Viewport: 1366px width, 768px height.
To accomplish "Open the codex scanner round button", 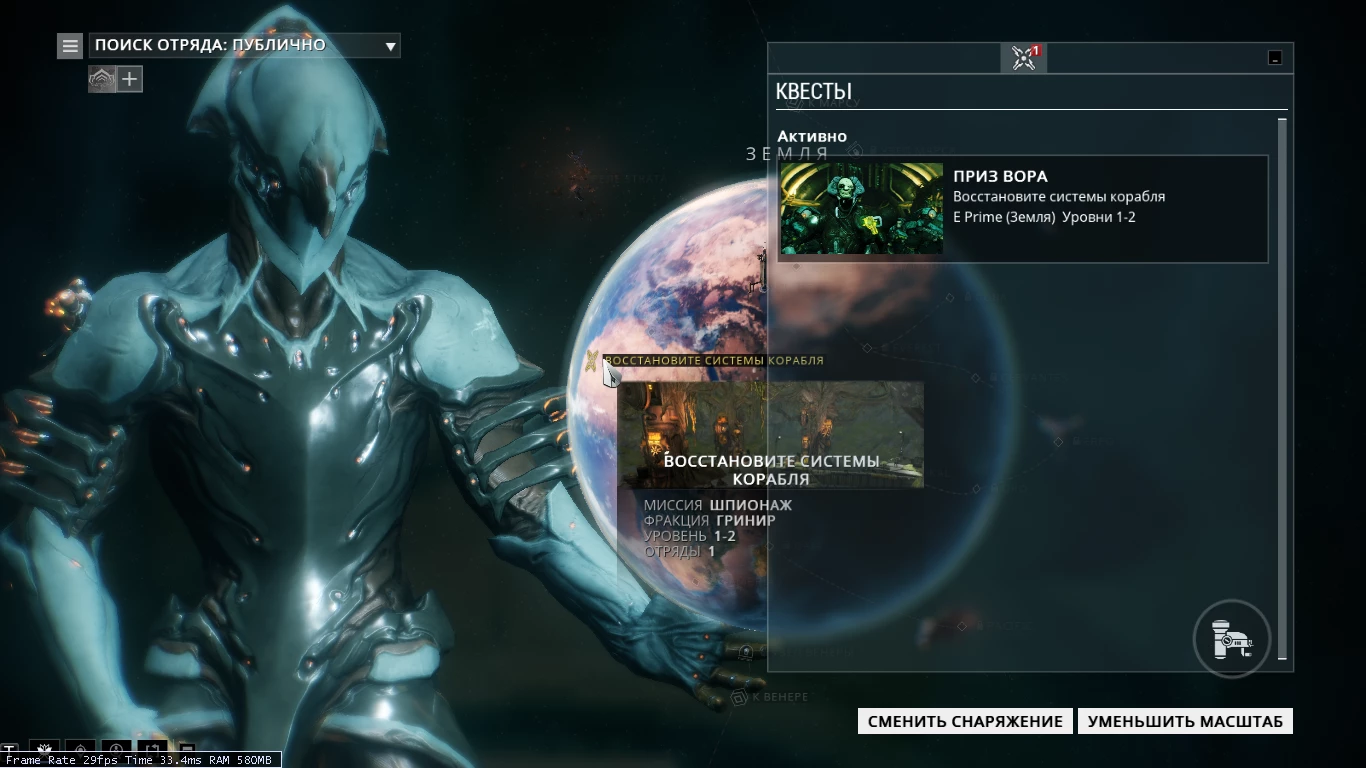I will click(1232, 638).
